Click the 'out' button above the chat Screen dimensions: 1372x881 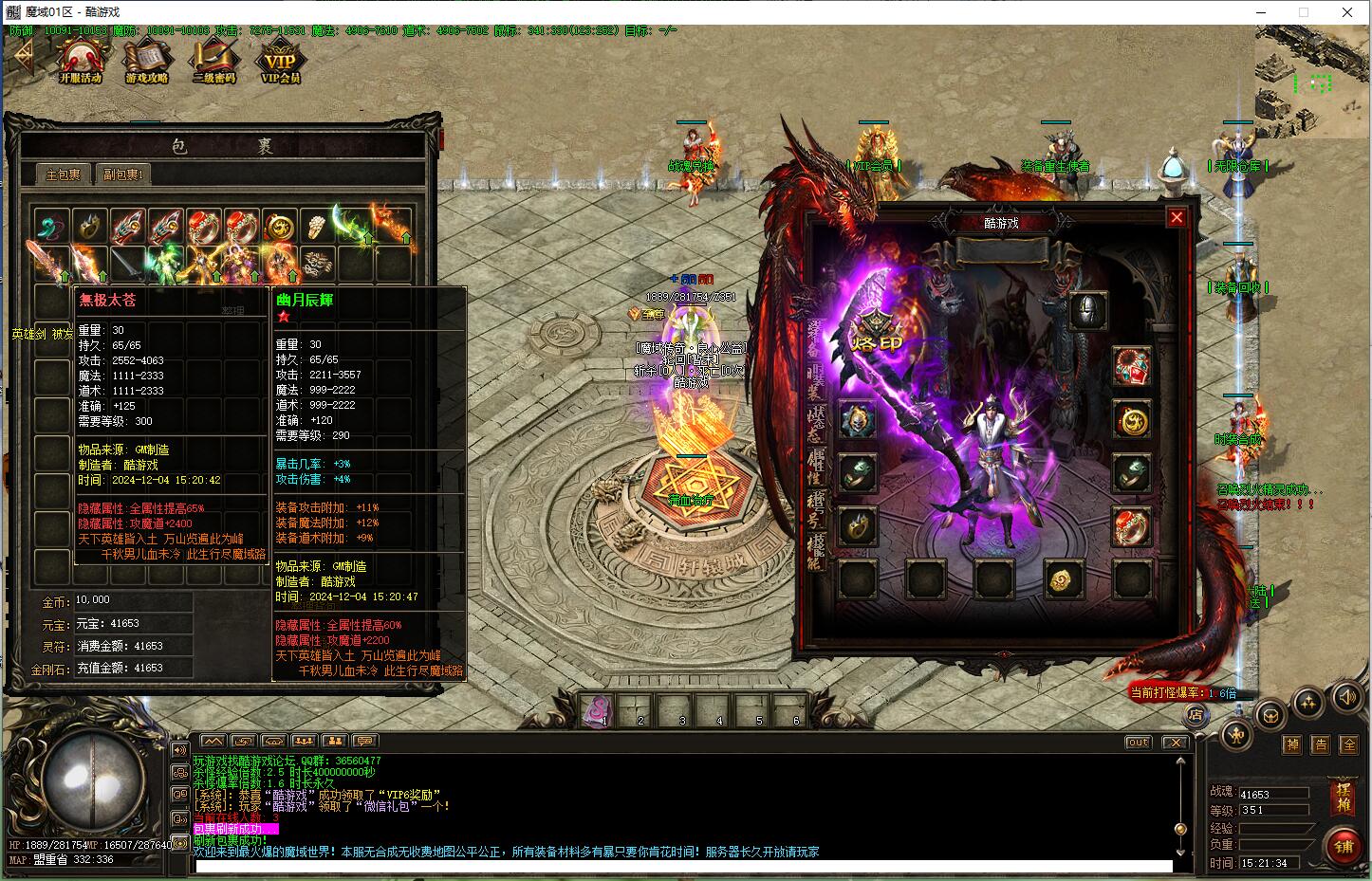[1138, 742]
